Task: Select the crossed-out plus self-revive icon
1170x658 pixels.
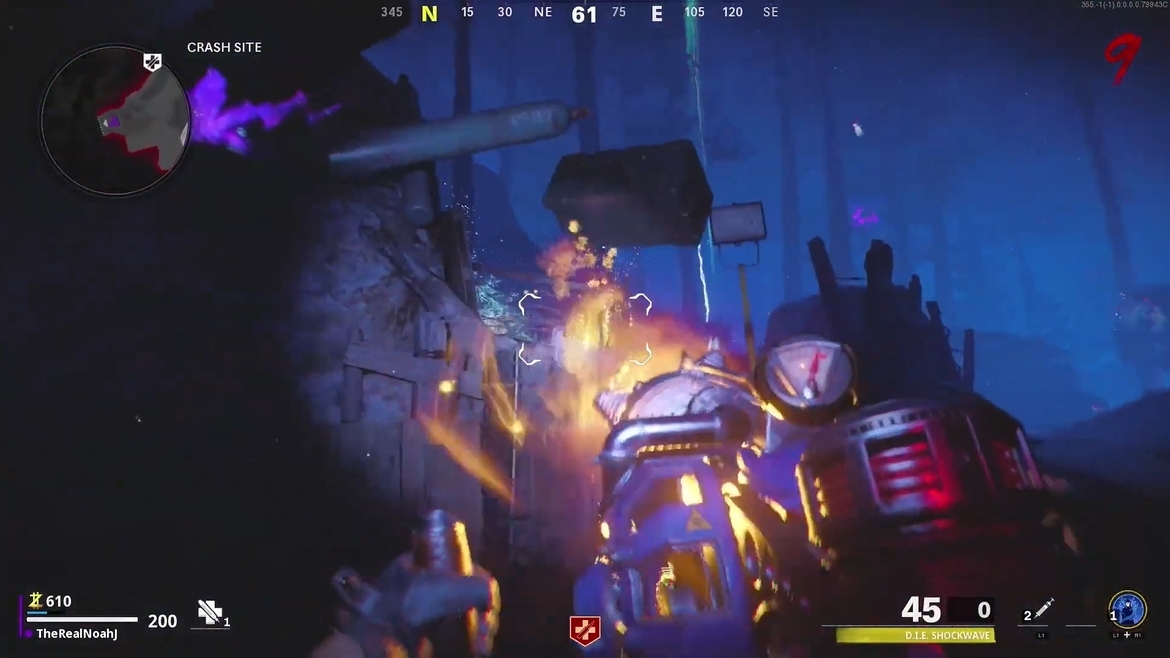Action: (x=209, y=612)
